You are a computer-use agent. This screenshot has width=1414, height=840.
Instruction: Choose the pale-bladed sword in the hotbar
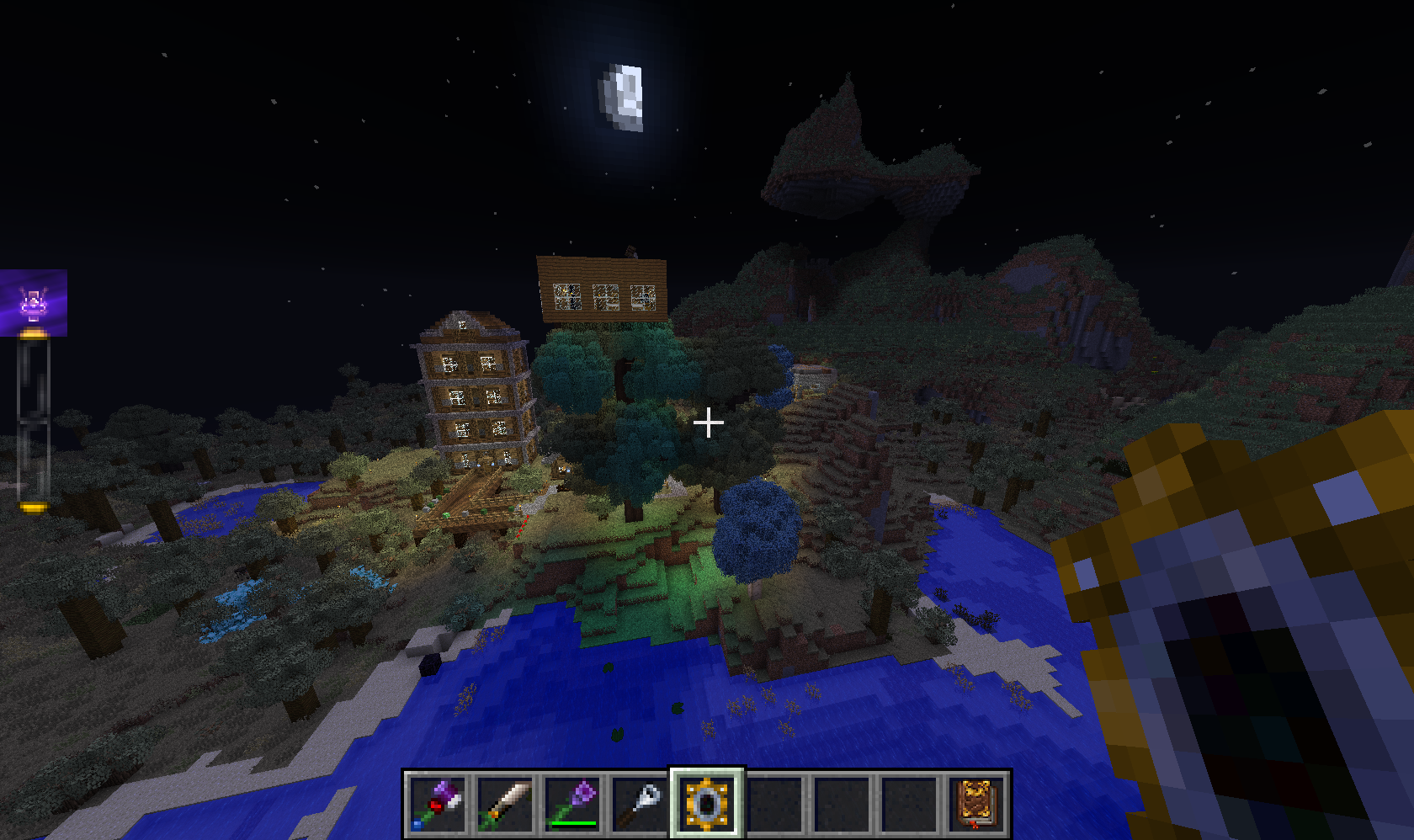[x=505, y=804]
